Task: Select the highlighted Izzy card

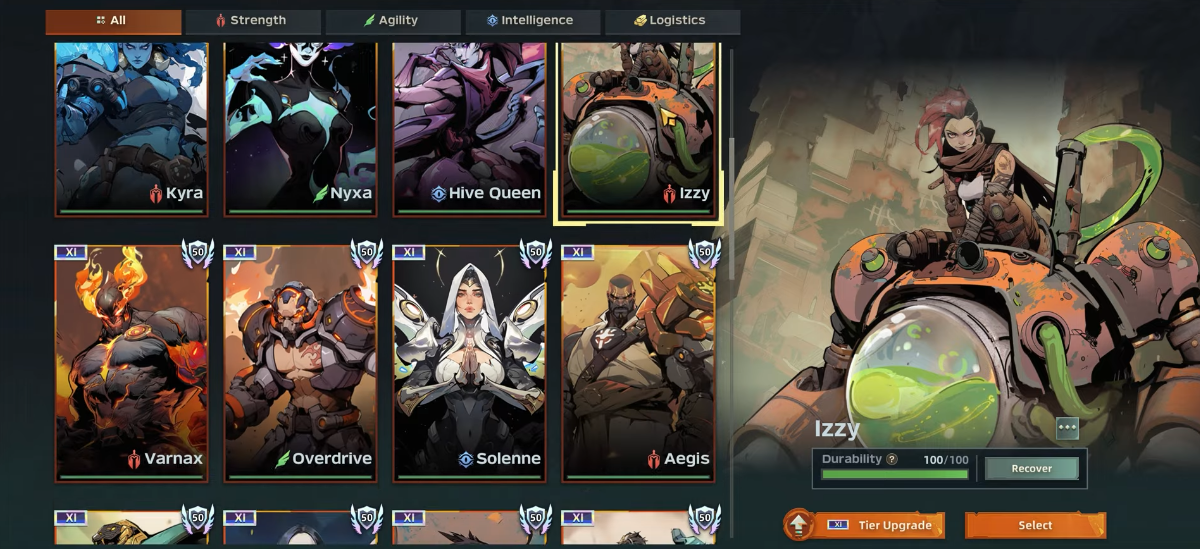Action: click(x=639, y=127)
